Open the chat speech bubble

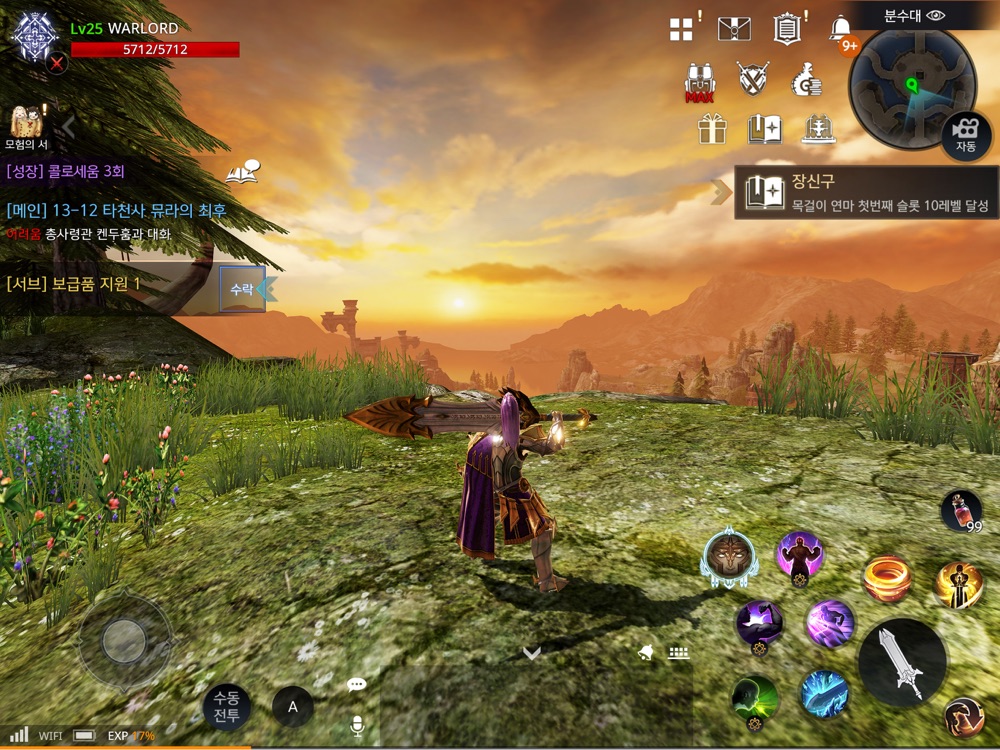tap(357, 685)
